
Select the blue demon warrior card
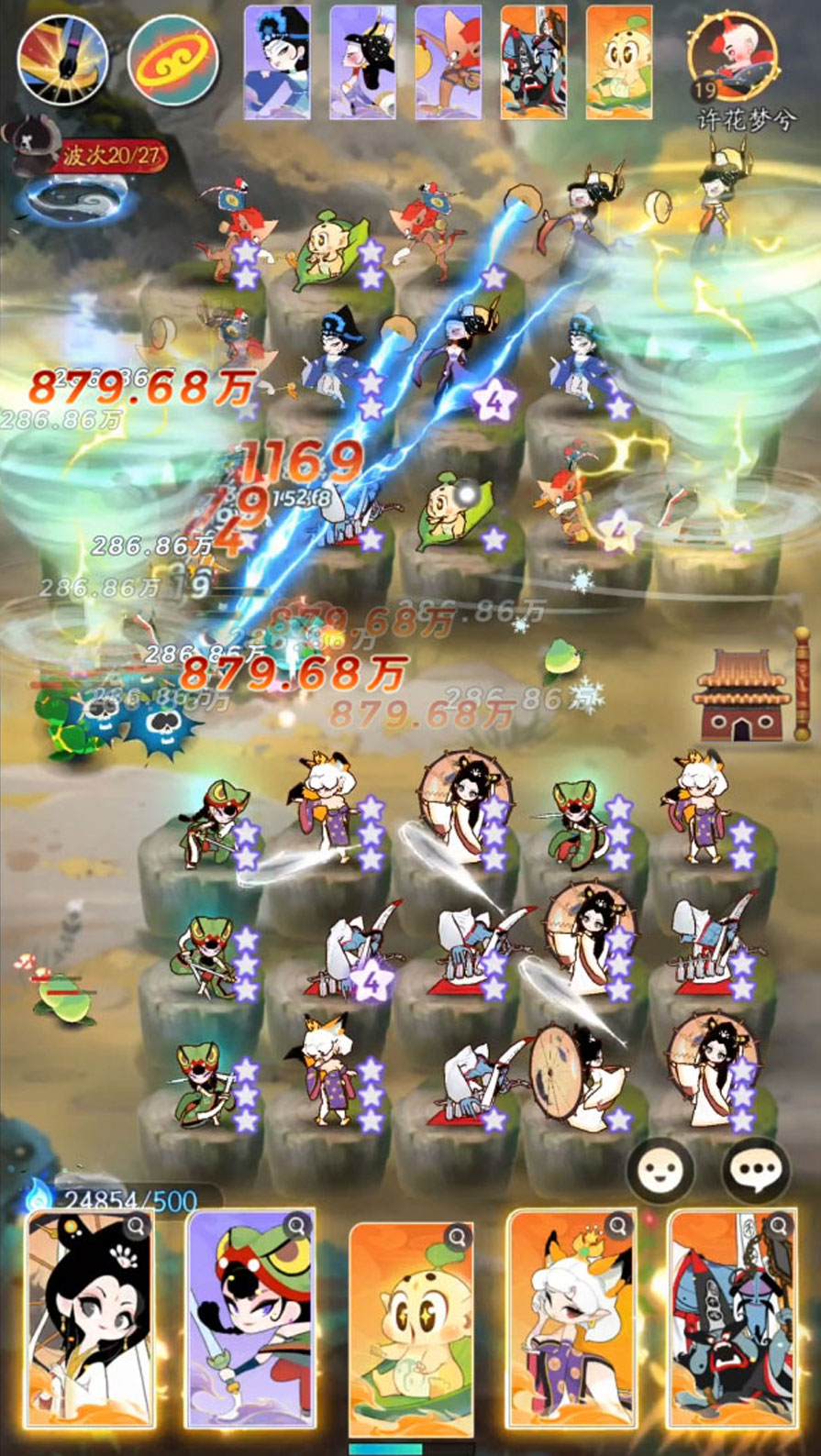click(x=731, y=1320)
